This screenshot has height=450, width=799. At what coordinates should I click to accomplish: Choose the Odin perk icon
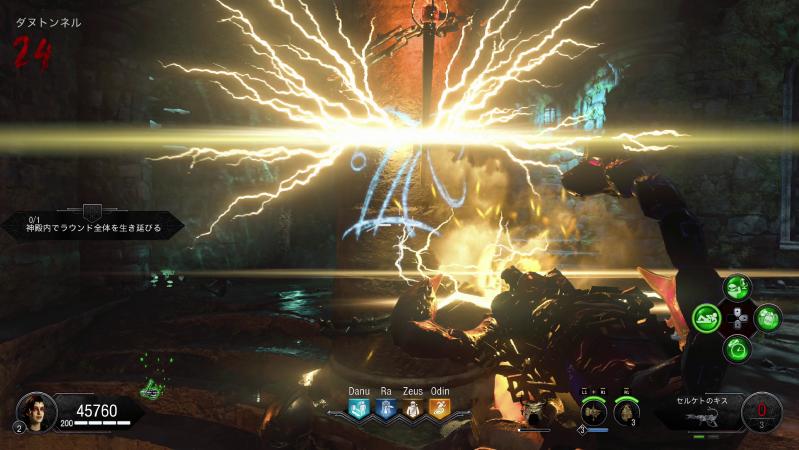tap(440, 408)
